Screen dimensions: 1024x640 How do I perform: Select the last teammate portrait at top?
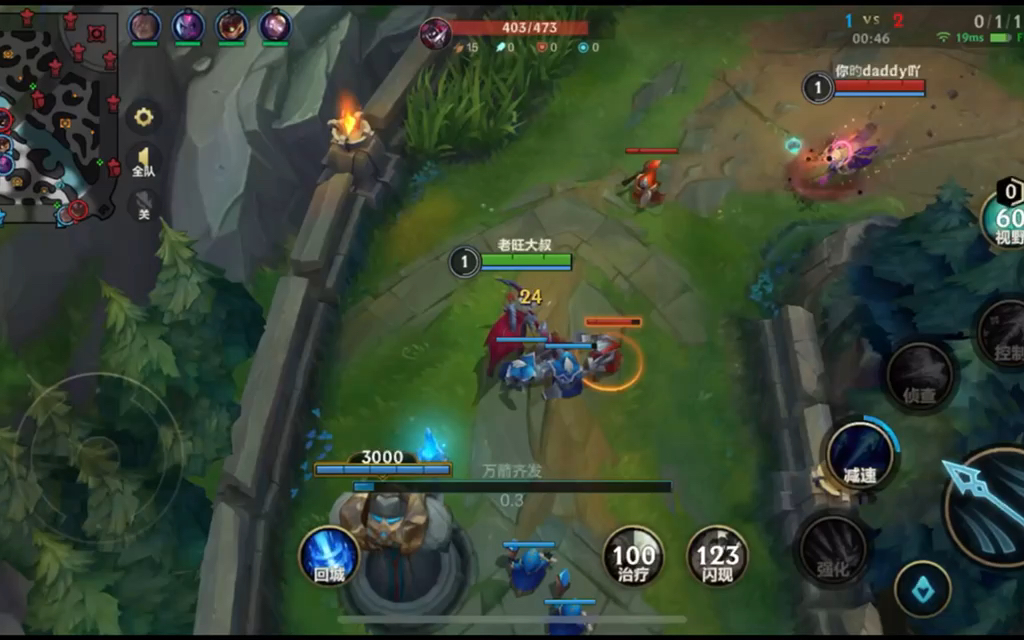pyautogui.click(x=275, y=25)
